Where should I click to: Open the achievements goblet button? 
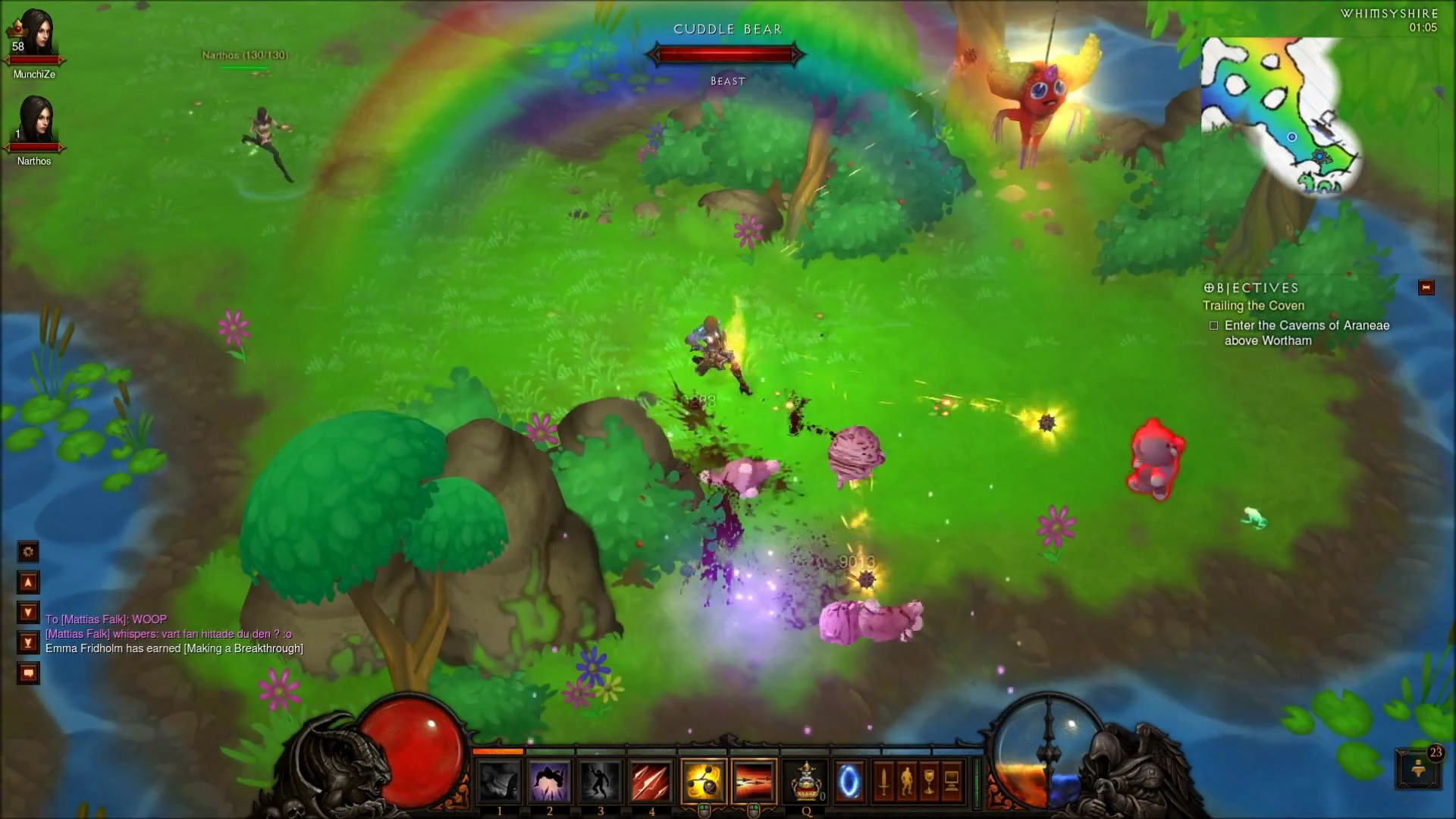click(x=929, y=782)
